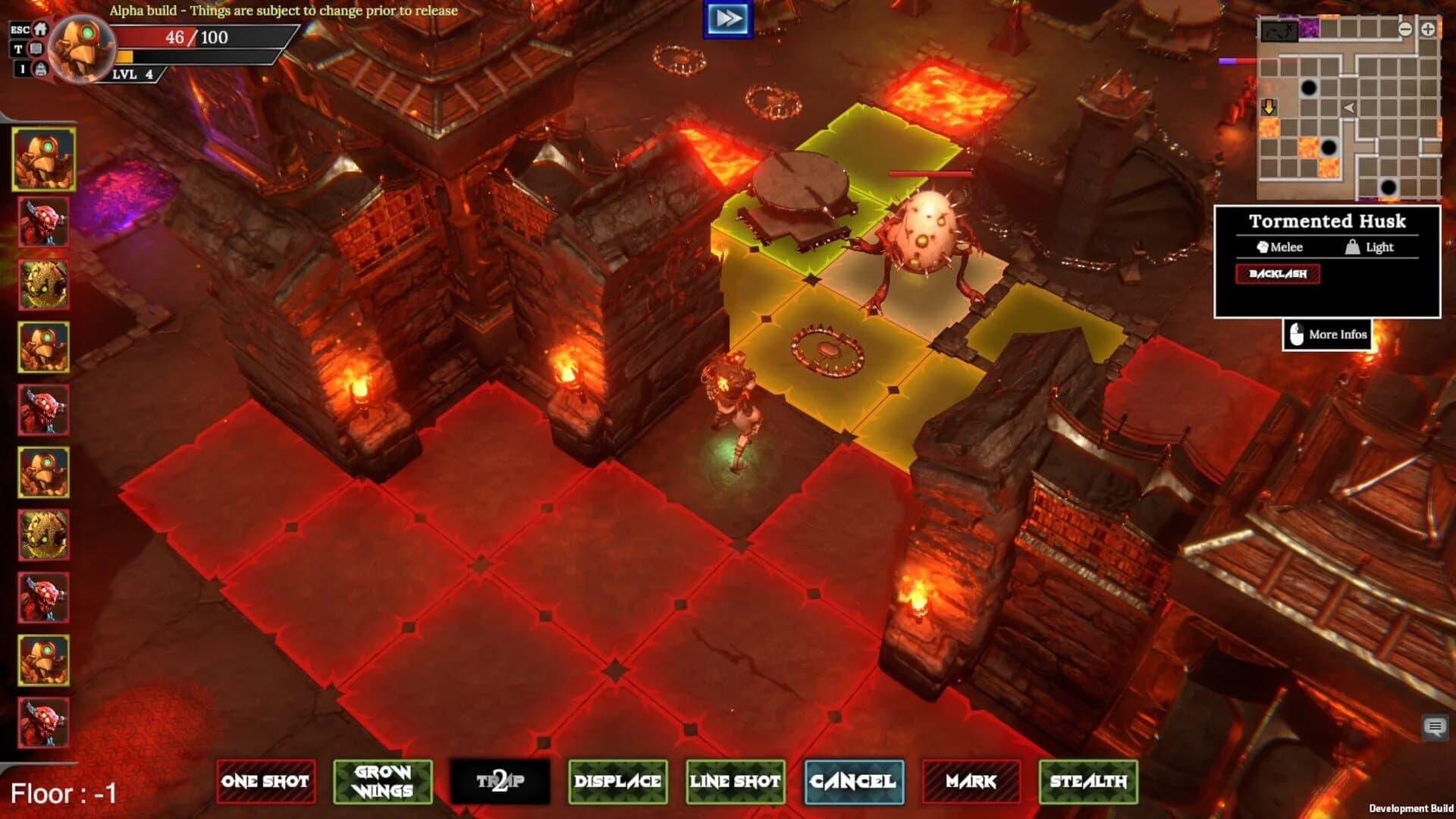Zoom in the minimap with the plus icon

click(1428, 30)
